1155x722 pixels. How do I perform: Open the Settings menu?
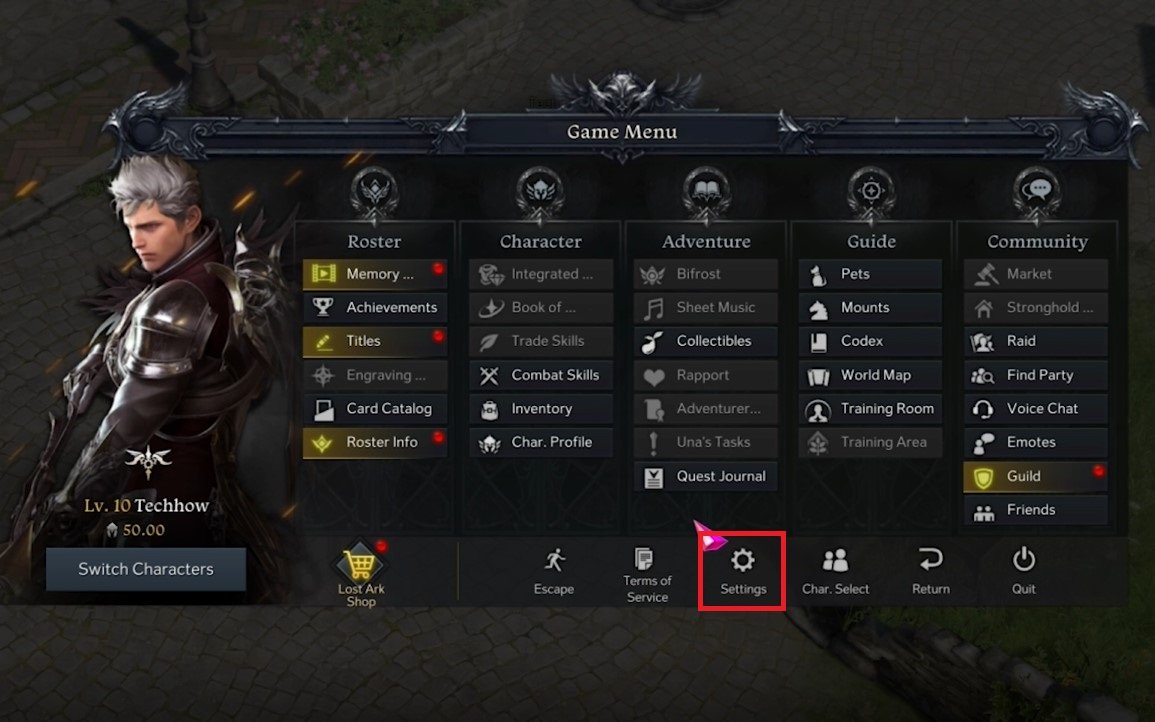pyautogui.click(x=743, y=571)
